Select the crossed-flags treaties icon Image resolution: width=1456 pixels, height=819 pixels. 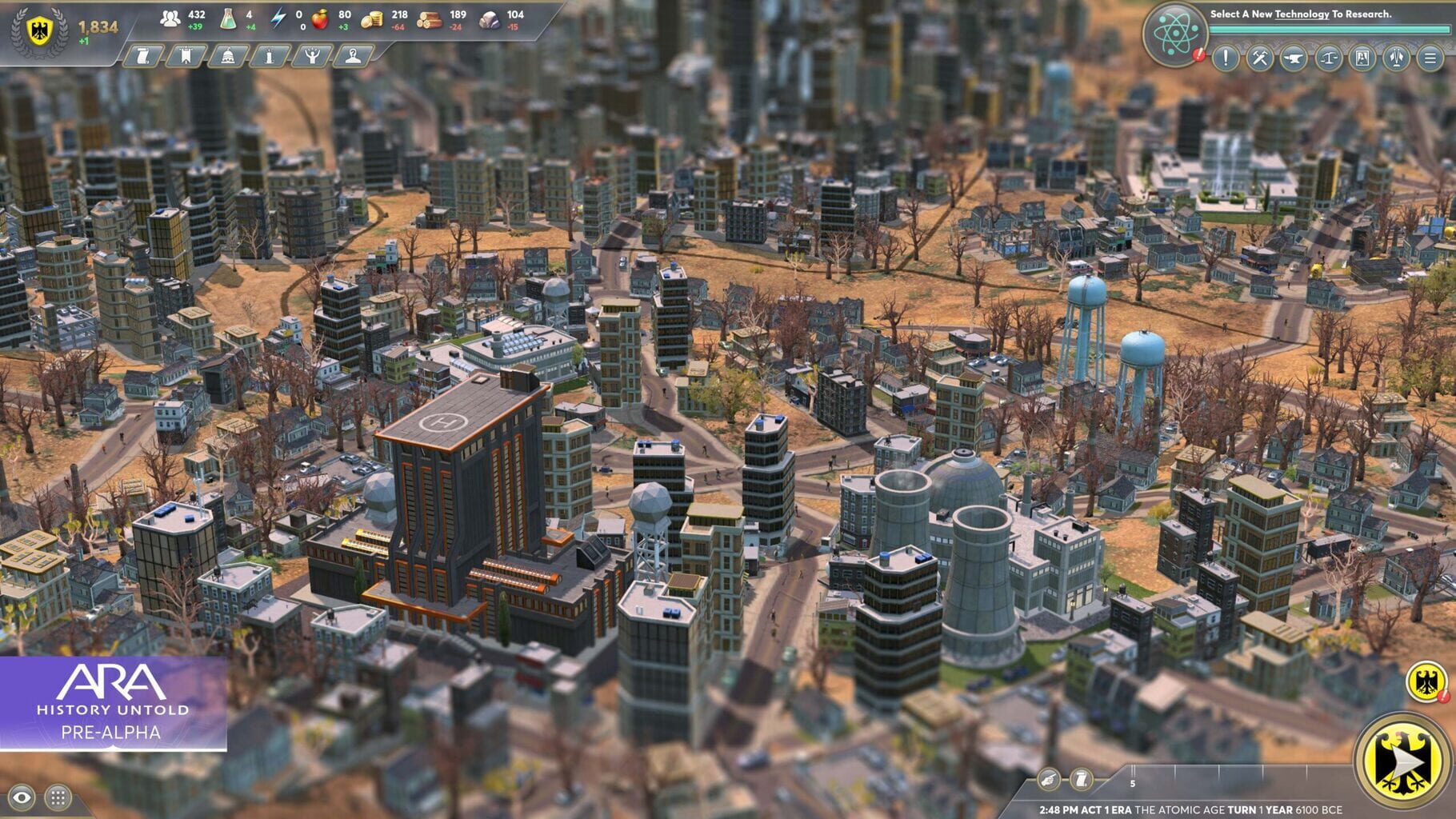coord(1397,58)
